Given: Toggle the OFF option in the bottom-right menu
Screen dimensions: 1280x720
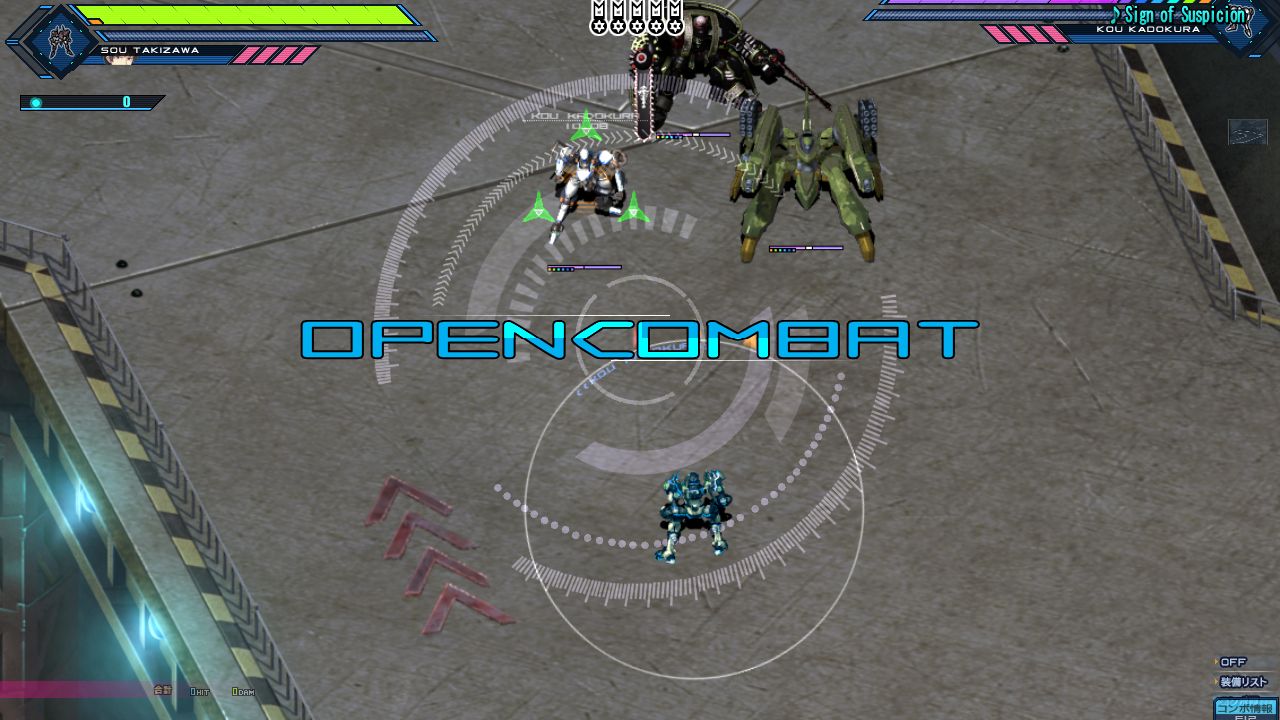Looking at the screenshot, I should coord(1234,661).
